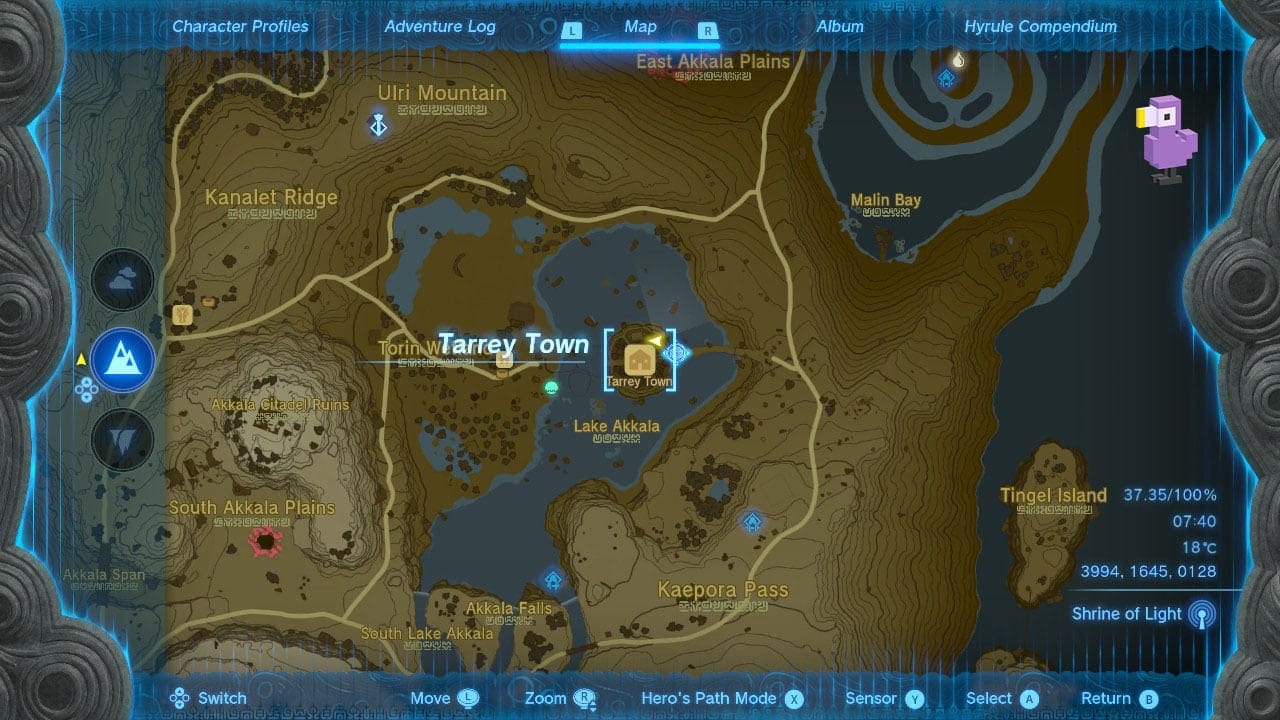The height and width of the screenshot is (720, 1280).
Task: Switch to the Adventure Log tab
Action: coord(440,27)
